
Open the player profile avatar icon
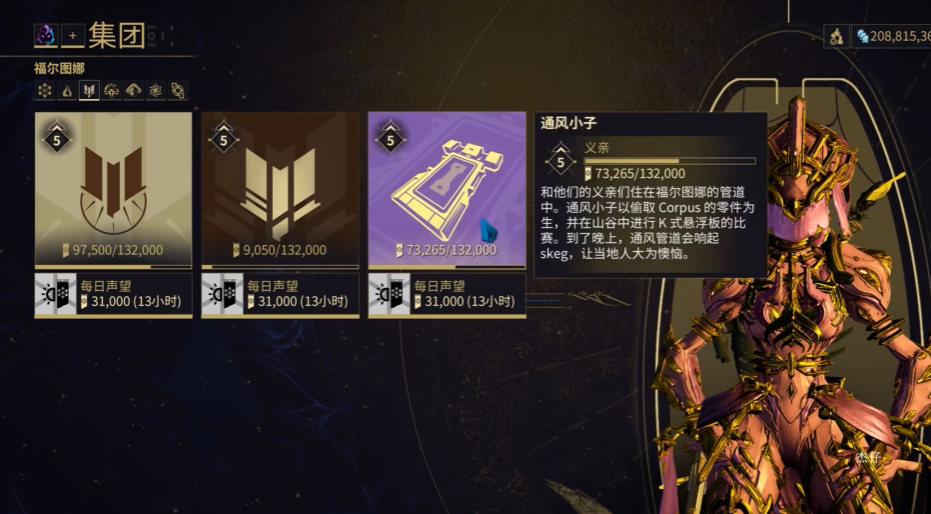(x=46, y=36)
